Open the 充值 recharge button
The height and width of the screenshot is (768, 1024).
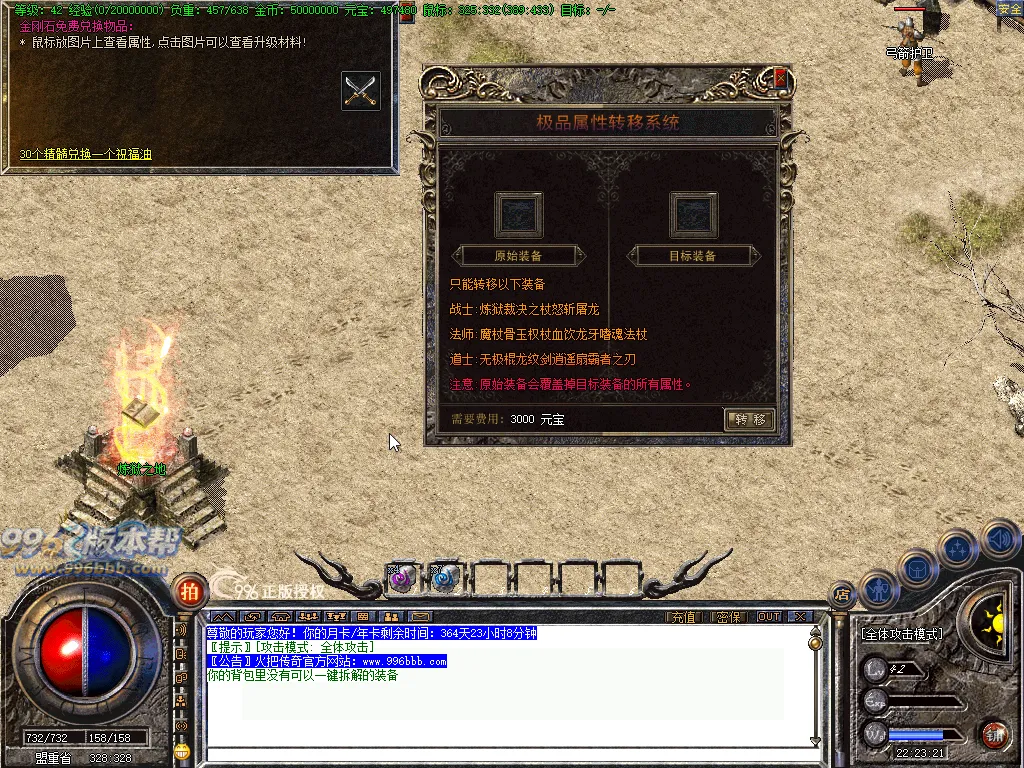click(x=683, y=617)
